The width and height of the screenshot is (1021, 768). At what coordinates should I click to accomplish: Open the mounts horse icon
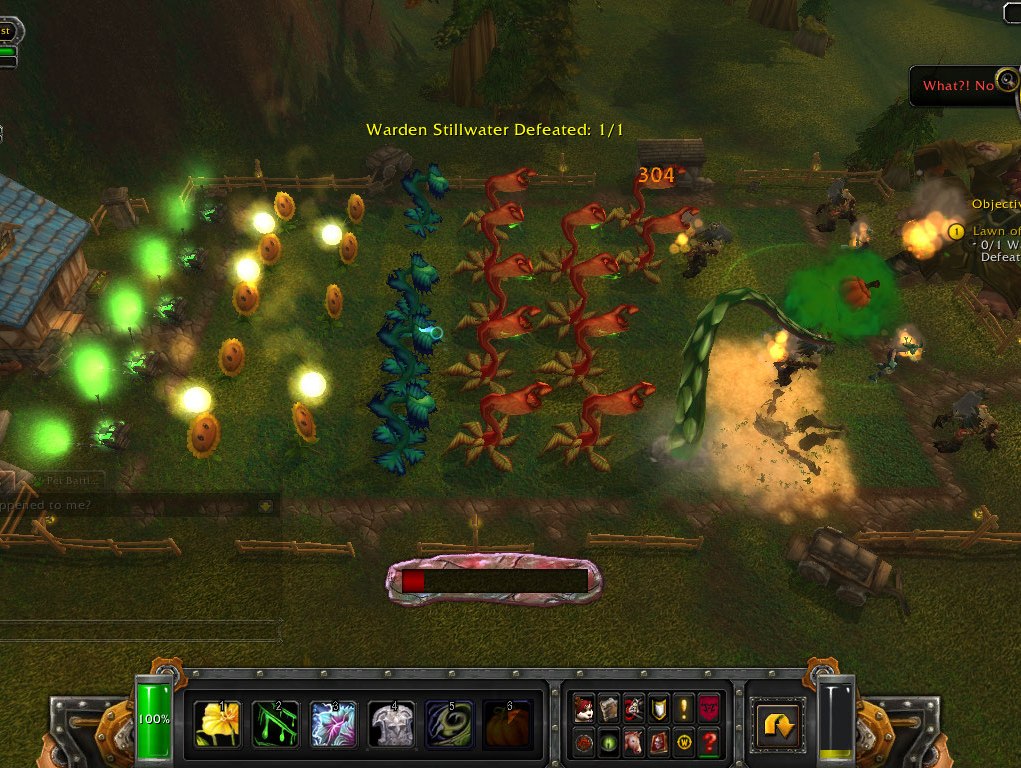[x=632, y=742]
